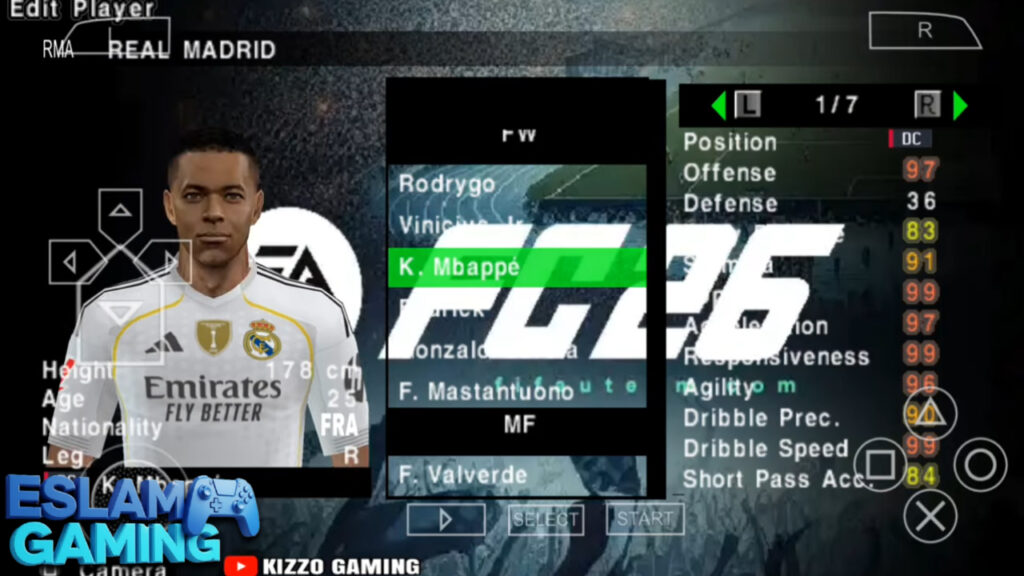Viewport: 1024px width, 576px height.
Task: Click the green right arrow for next stats page
Action: [960, 105]
